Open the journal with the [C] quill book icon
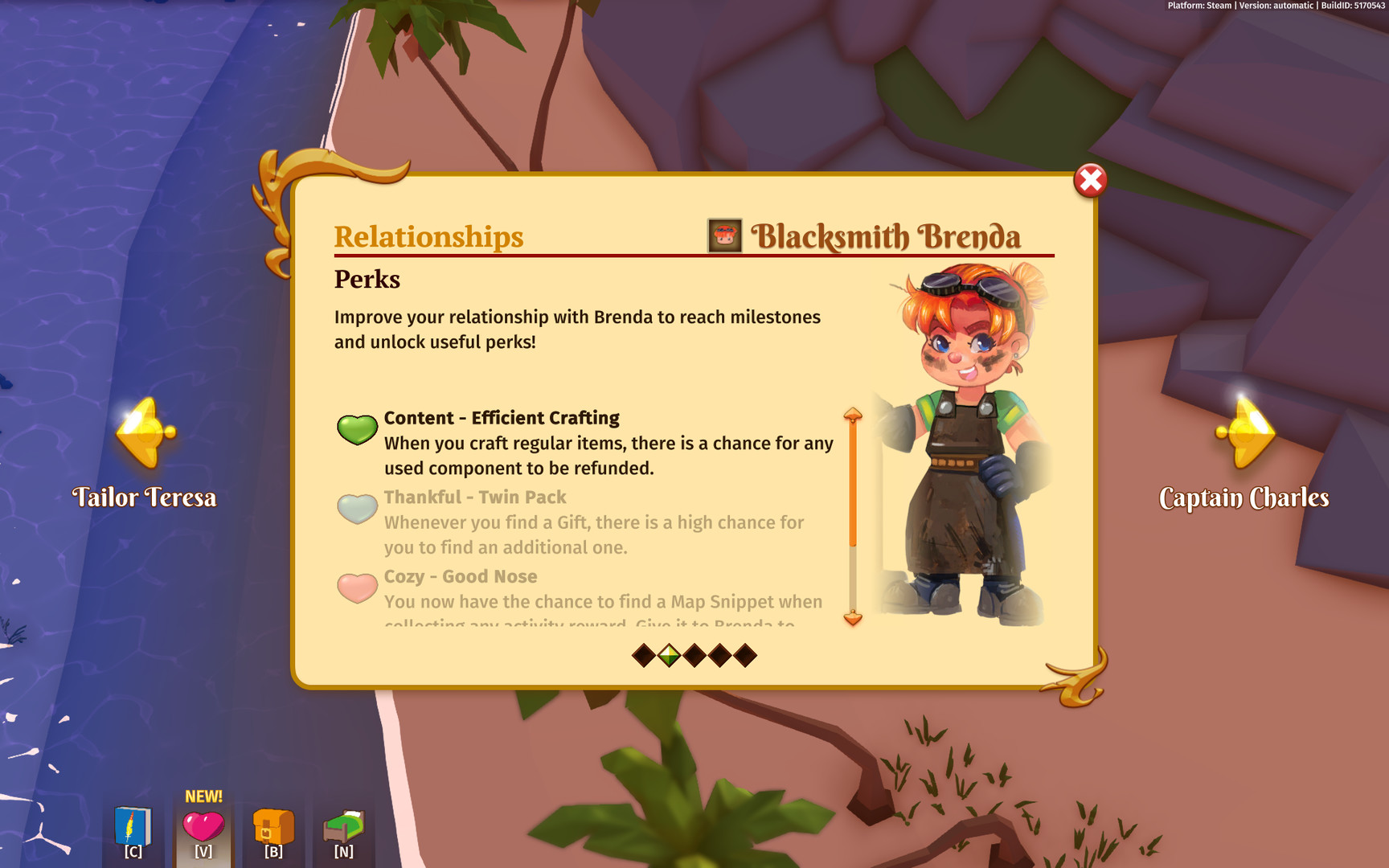This screenshot has width=1389, height=868. point(131,828)
